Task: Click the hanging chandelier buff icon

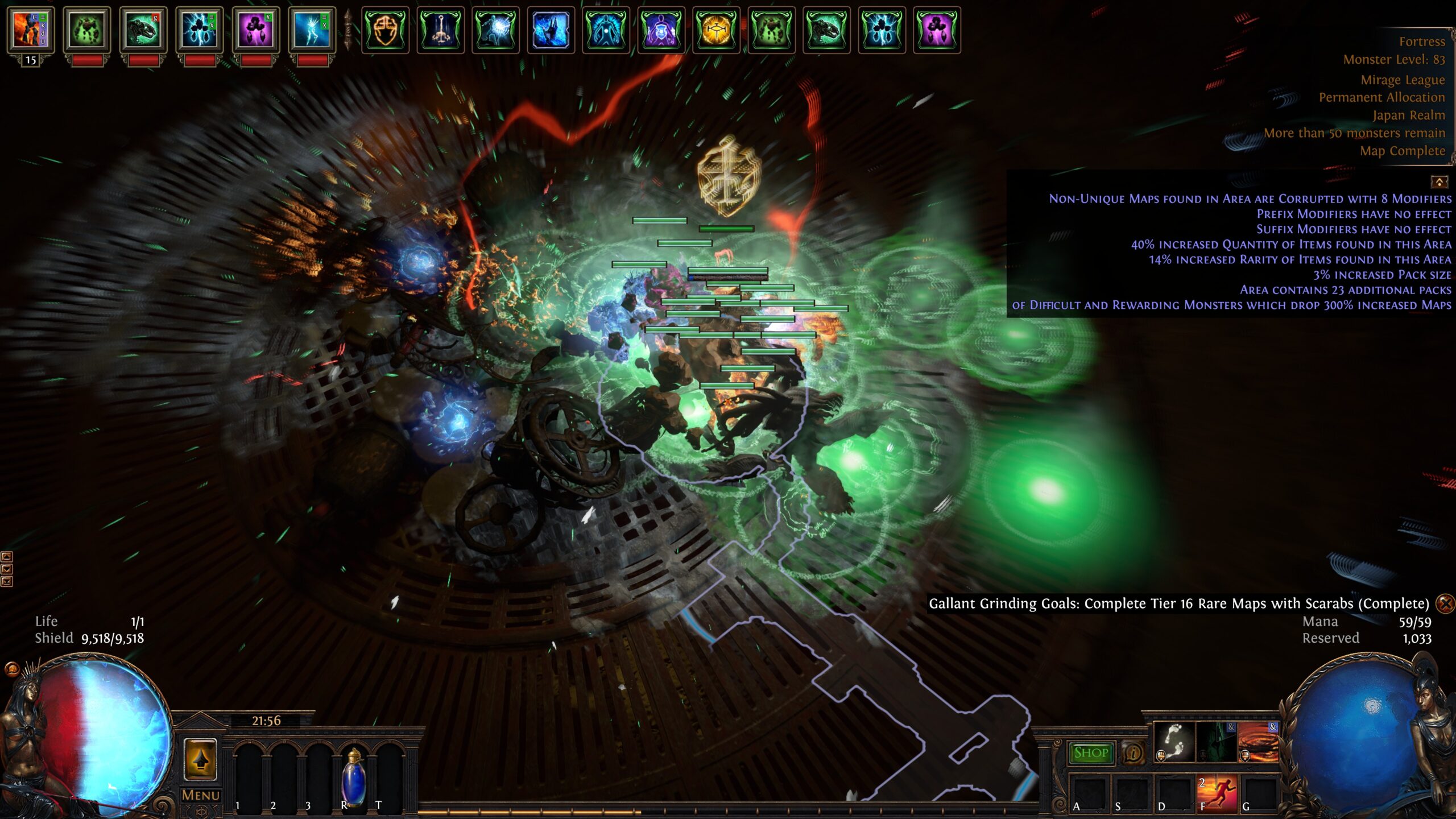Action: [440, 30]
